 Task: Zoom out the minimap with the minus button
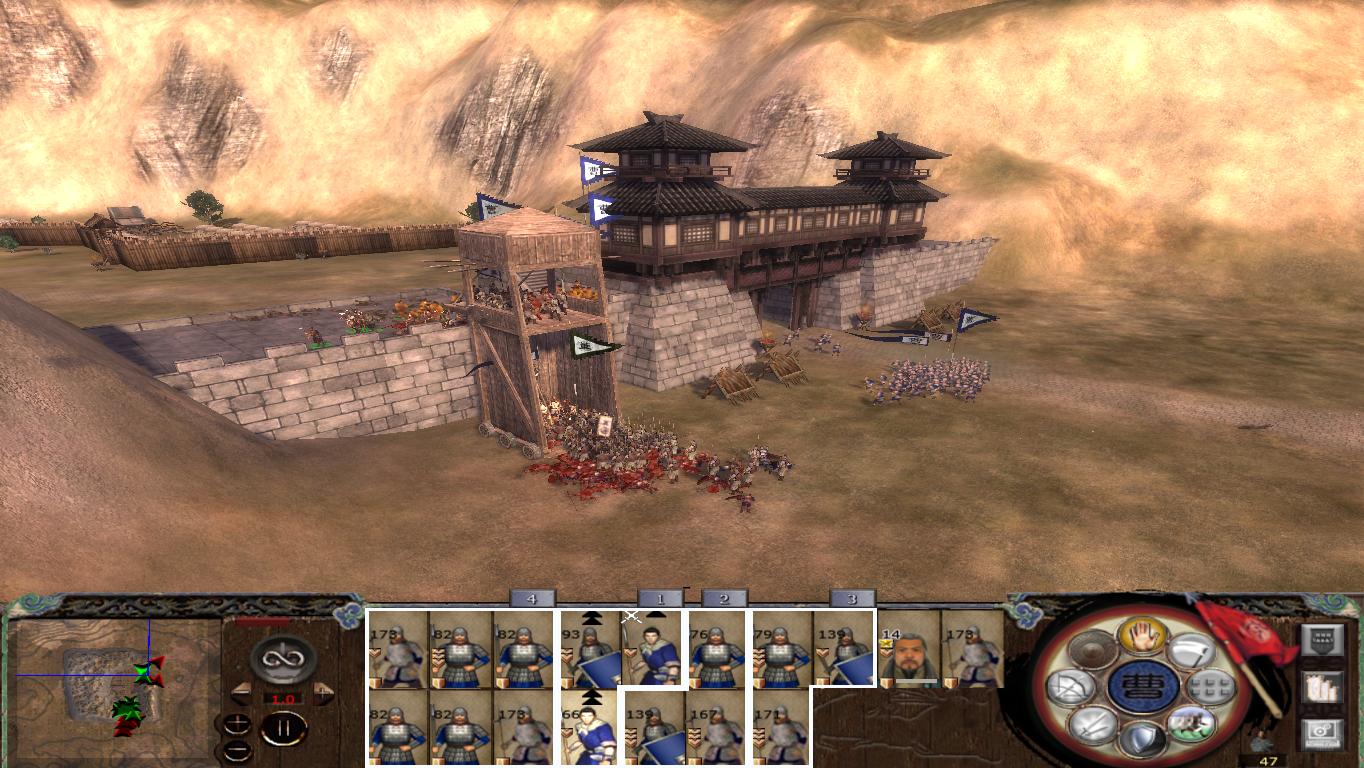pos(237,749)
